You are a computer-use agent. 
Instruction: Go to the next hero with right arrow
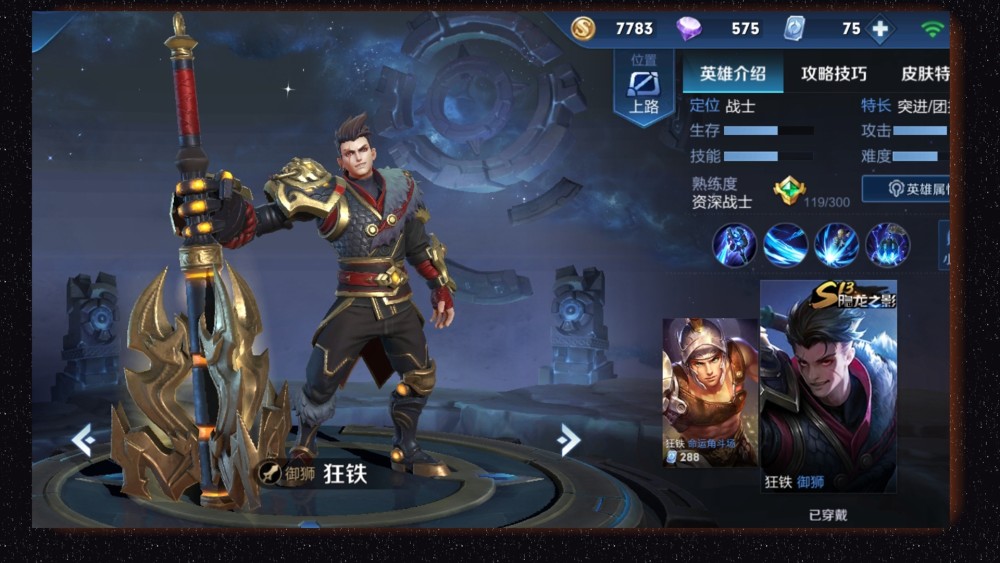click(569, 438)
